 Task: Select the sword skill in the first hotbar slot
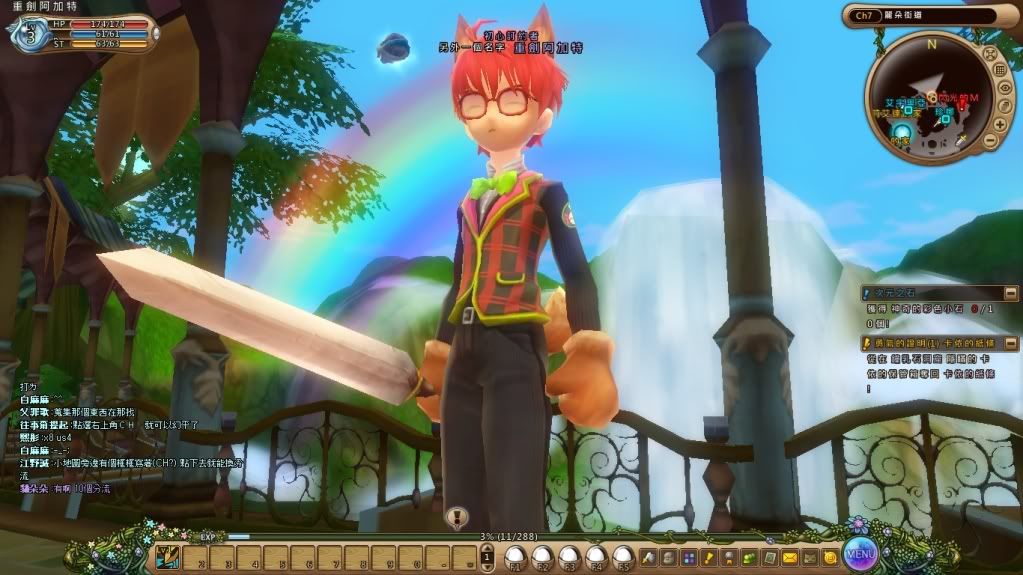pos(168,556)
